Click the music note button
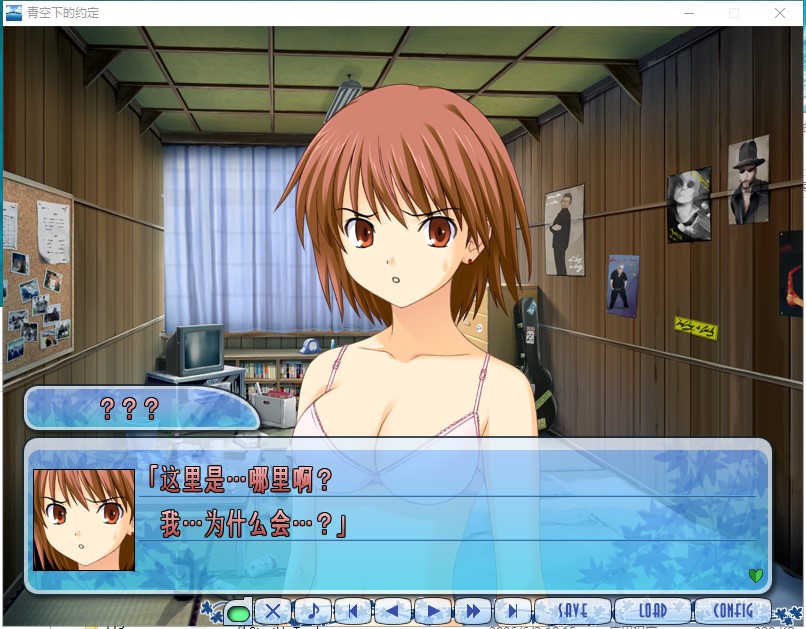Viewport: 806px width, 629px height. click(313, 610)
